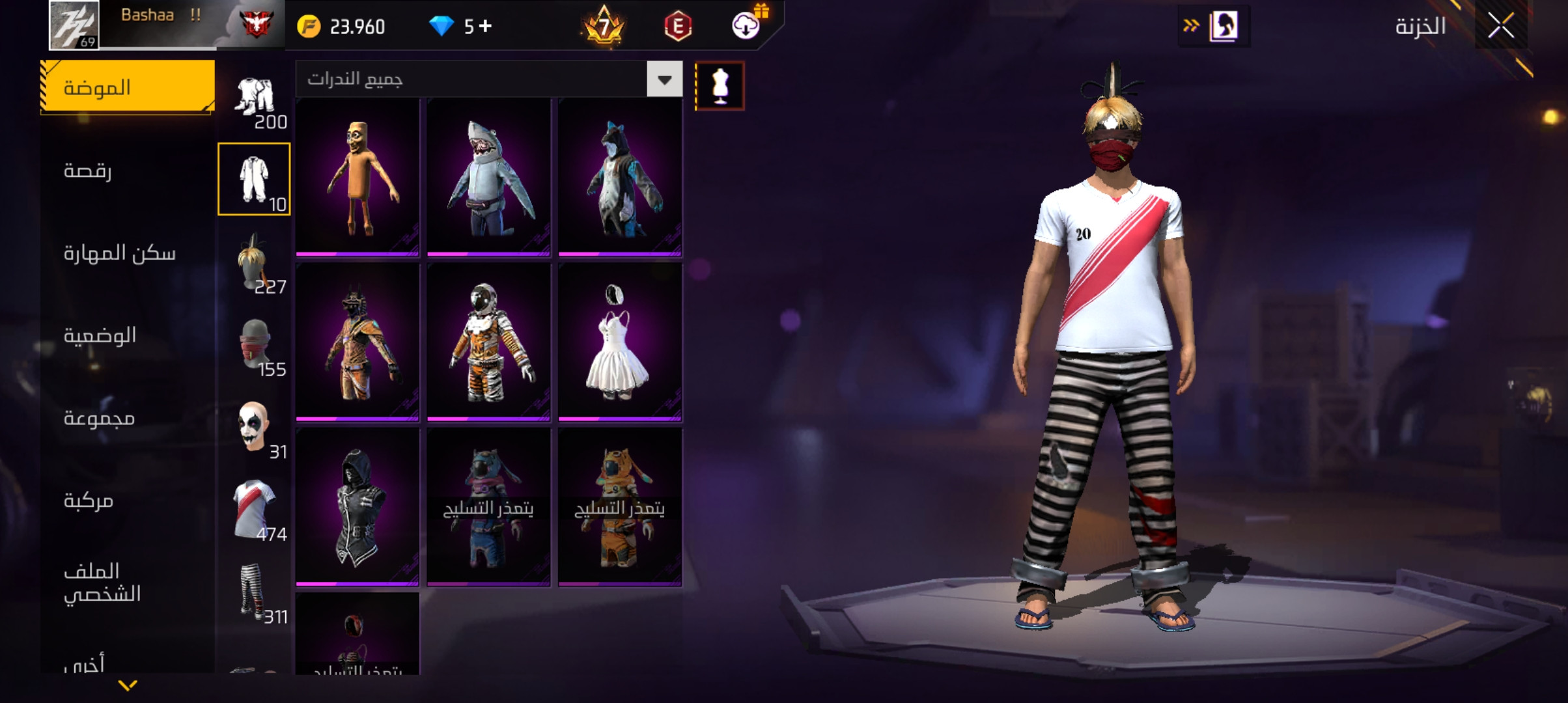Click the mannequin preview icon

tap(720, 85)
